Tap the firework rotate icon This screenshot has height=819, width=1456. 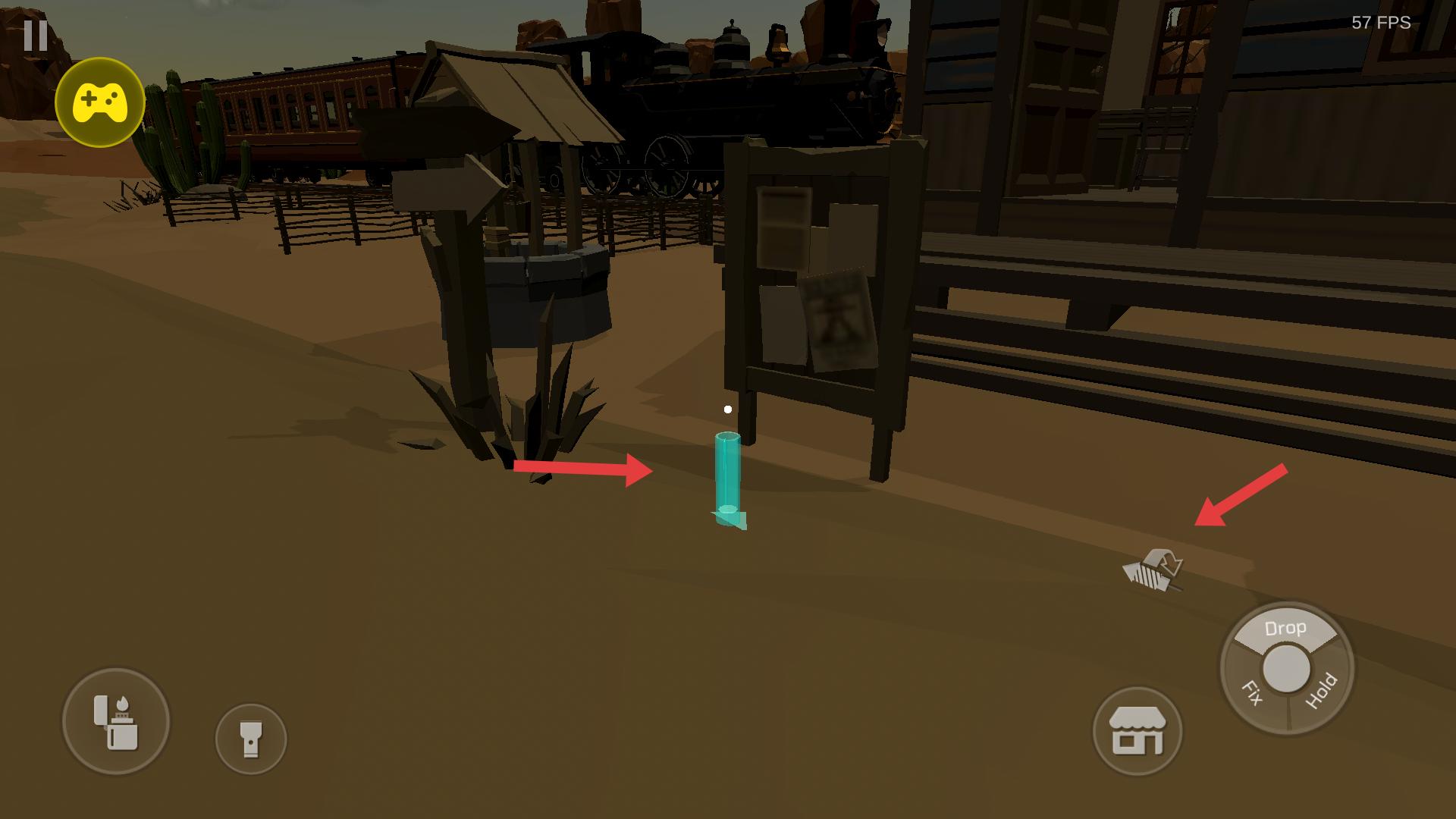pos(1153,571)
